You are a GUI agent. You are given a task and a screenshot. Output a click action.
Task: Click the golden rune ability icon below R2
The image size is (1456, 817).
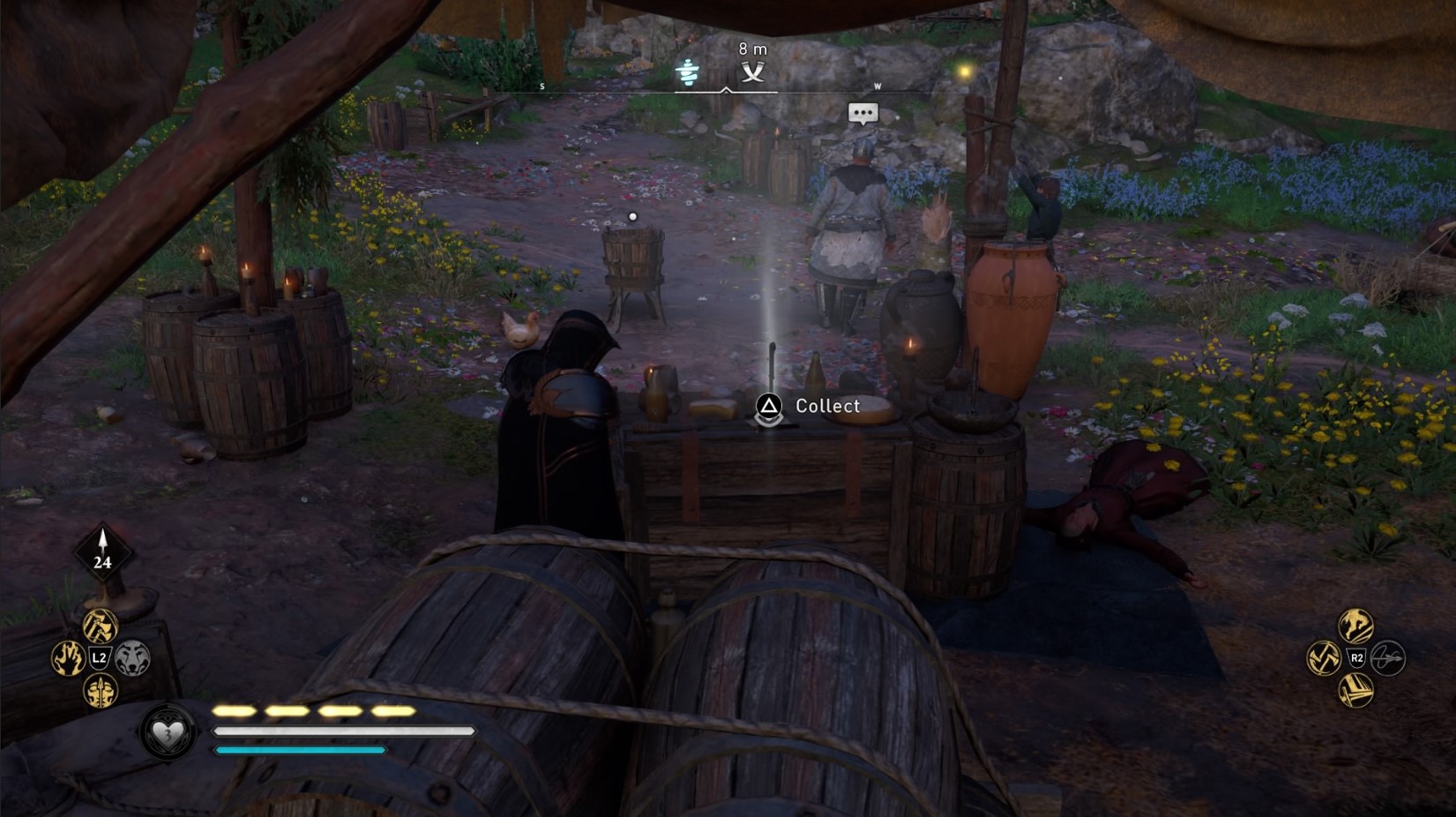tap(1355, 687)
